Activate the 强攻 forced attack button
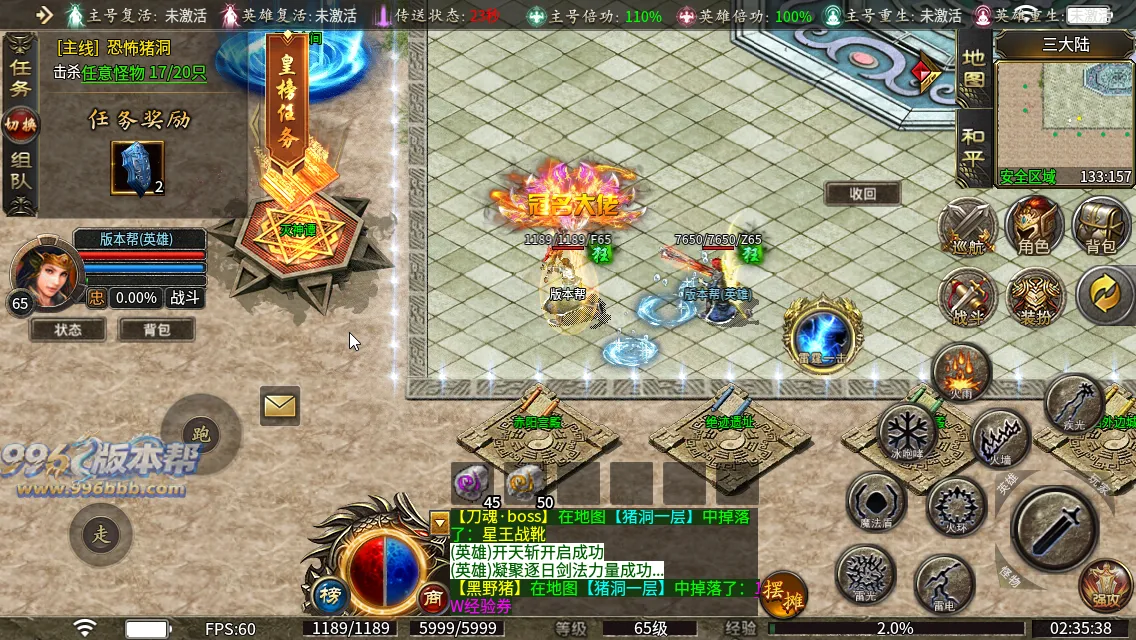 pyautogui.click(x=1105, y=586)
